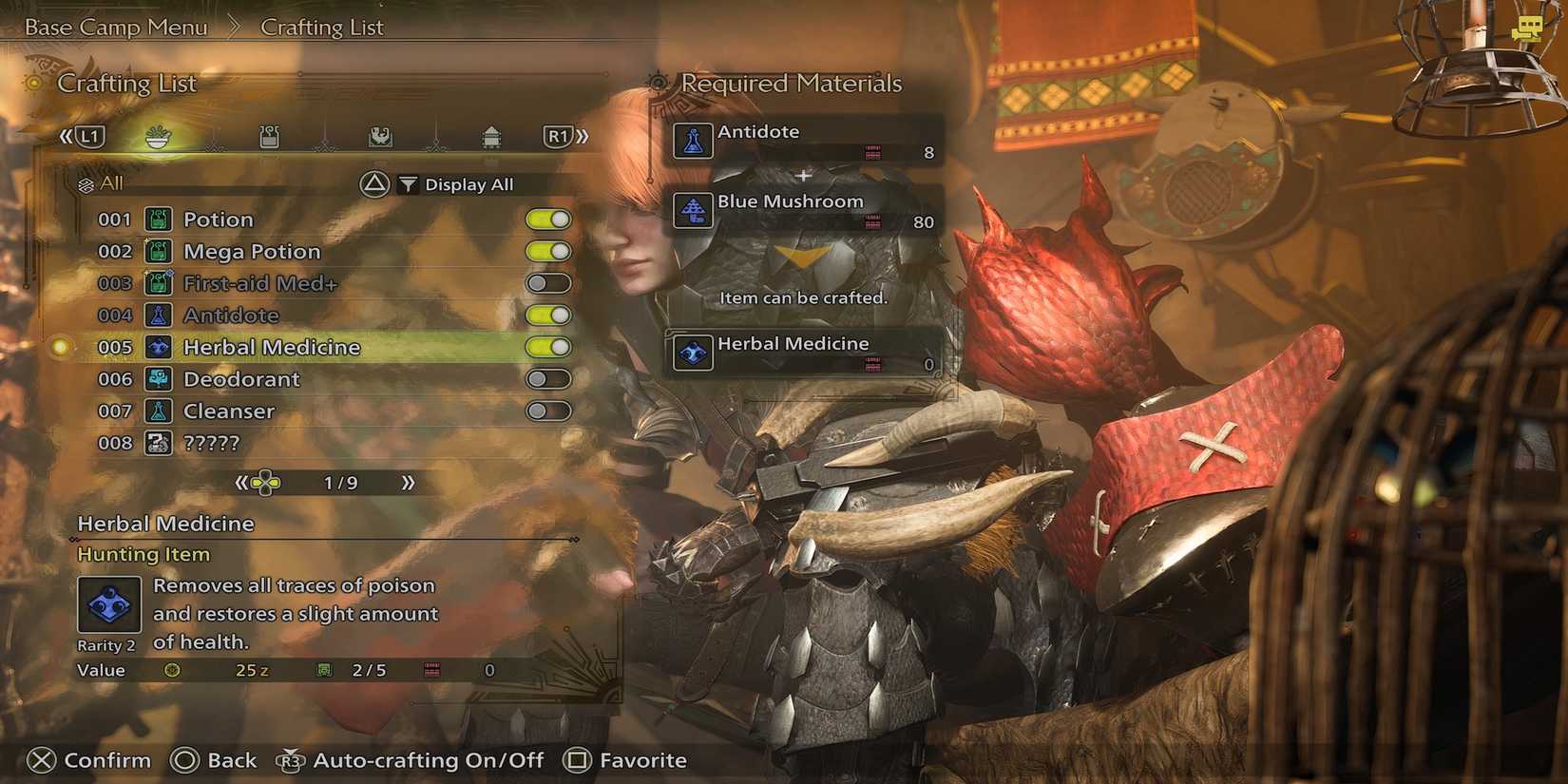The height and width of the screenshot is (784, 1568).
Task: Disable auto-crafting for Mega Potion
Action: [x=549, y=251]
